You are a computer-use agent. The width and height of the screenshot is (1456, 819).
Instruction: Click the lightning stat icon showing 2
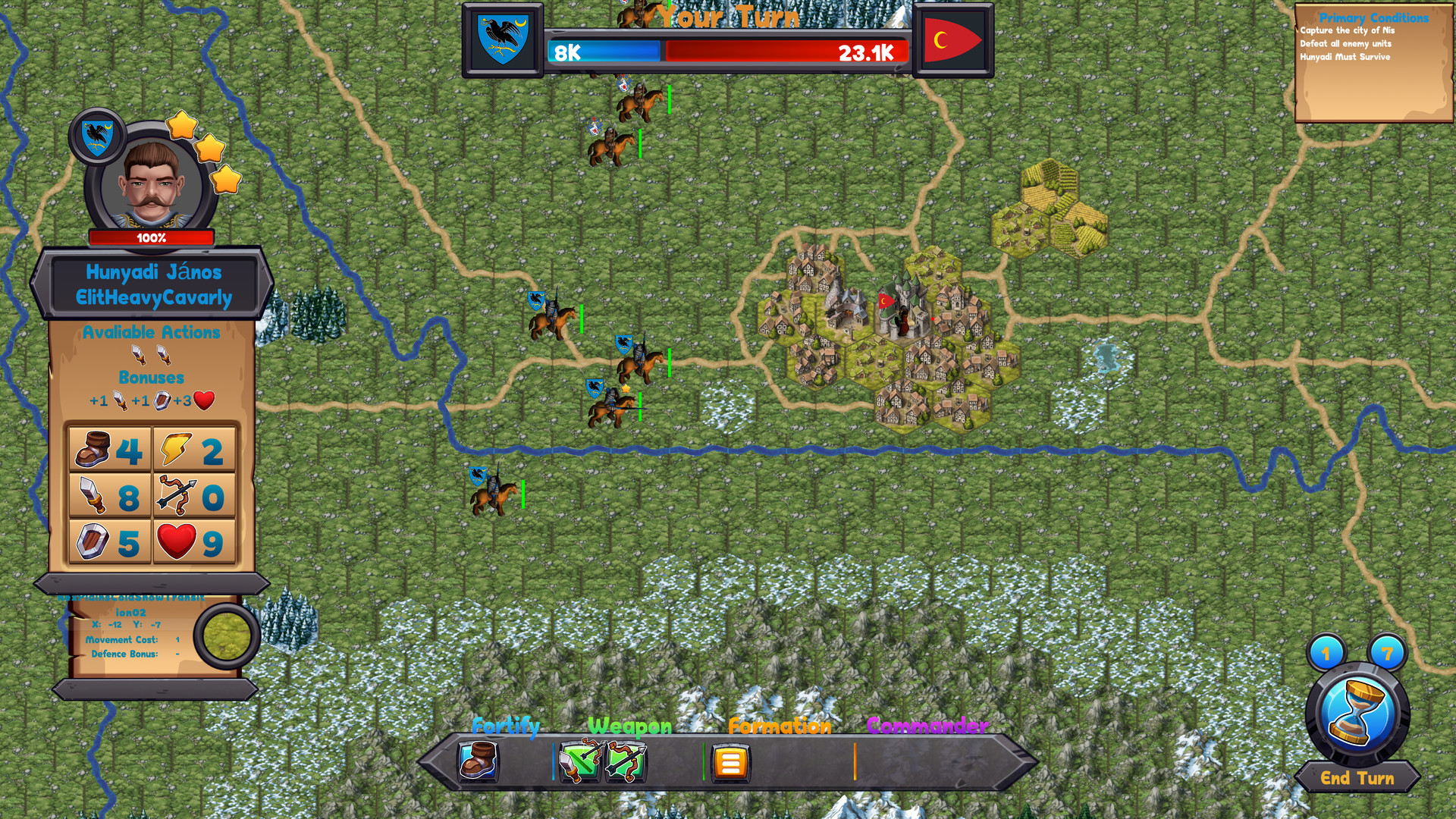pos(175,450)
